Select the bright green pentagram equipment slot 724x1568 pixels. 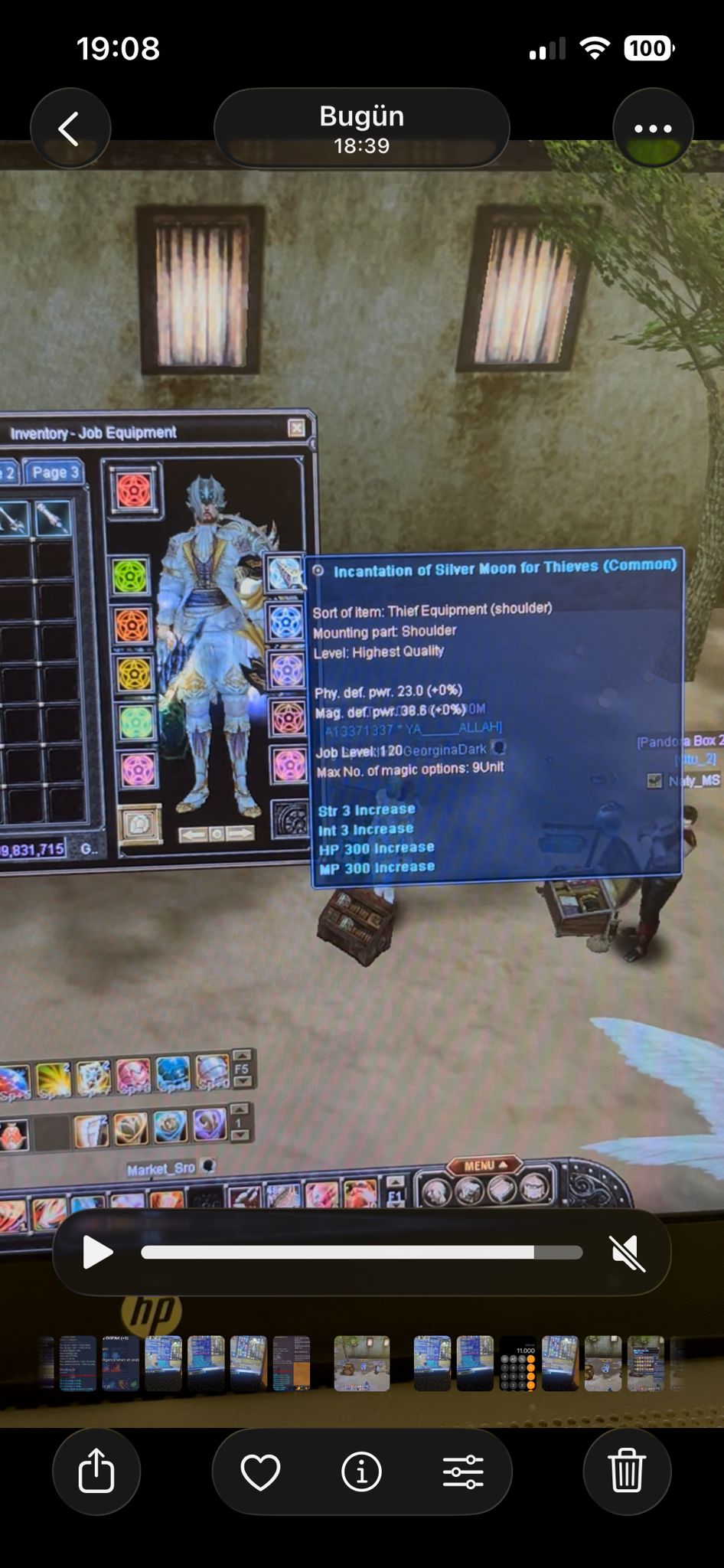(x=131, y=577)
